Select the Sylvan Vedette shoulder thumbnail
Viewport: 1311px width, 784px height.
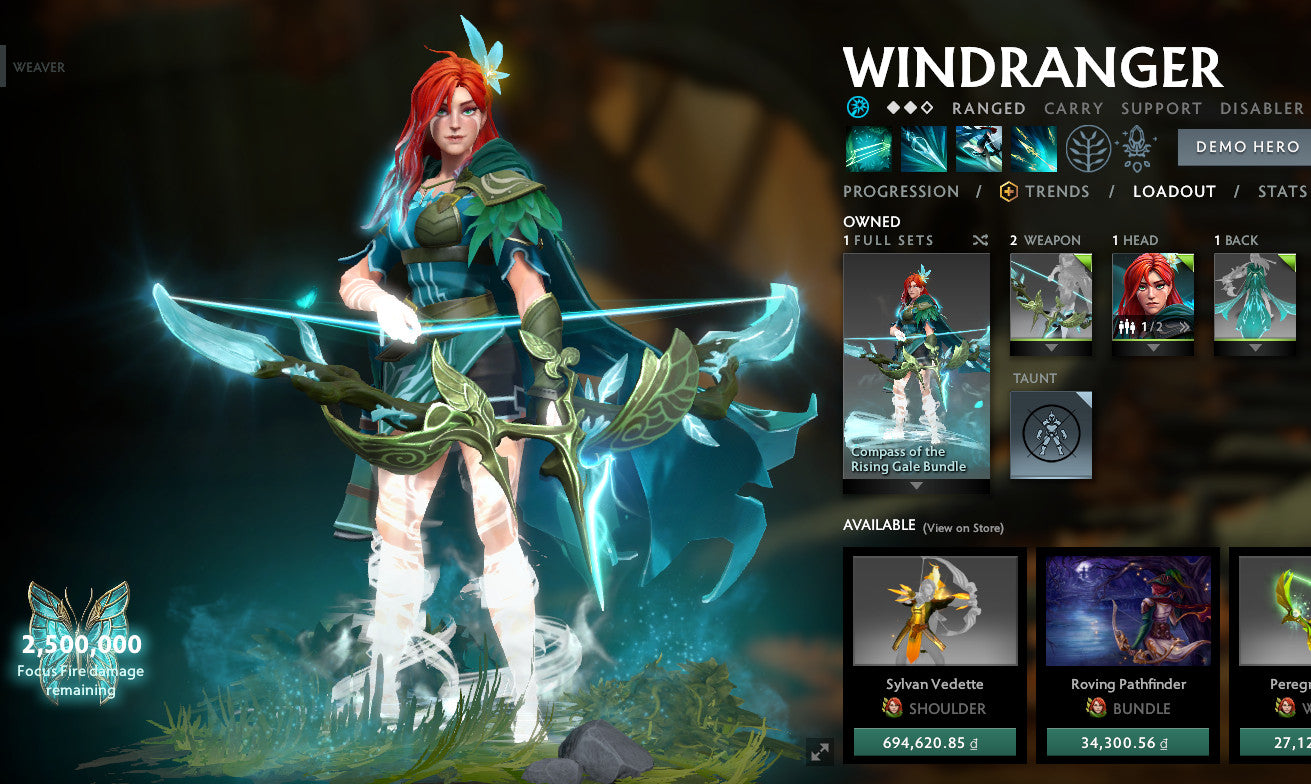tap(936, 610)
